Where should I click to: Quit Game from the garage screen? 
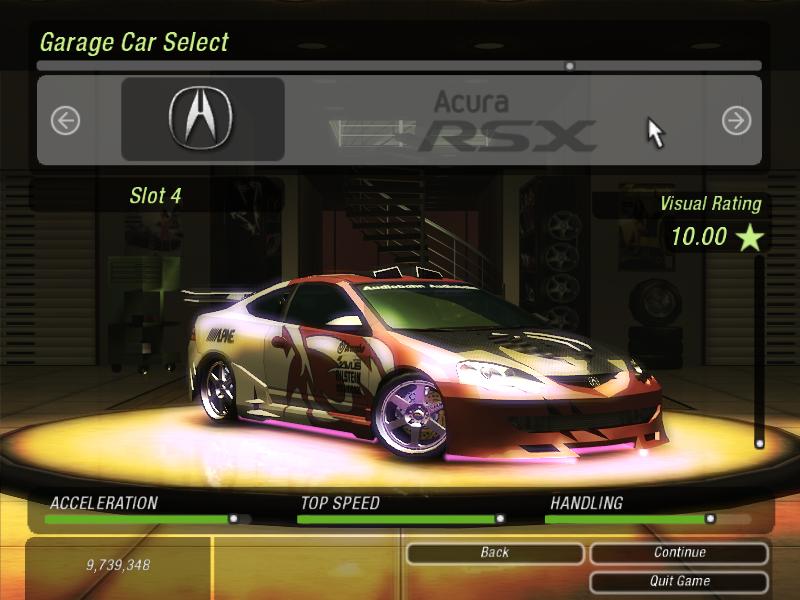point(679,581)
